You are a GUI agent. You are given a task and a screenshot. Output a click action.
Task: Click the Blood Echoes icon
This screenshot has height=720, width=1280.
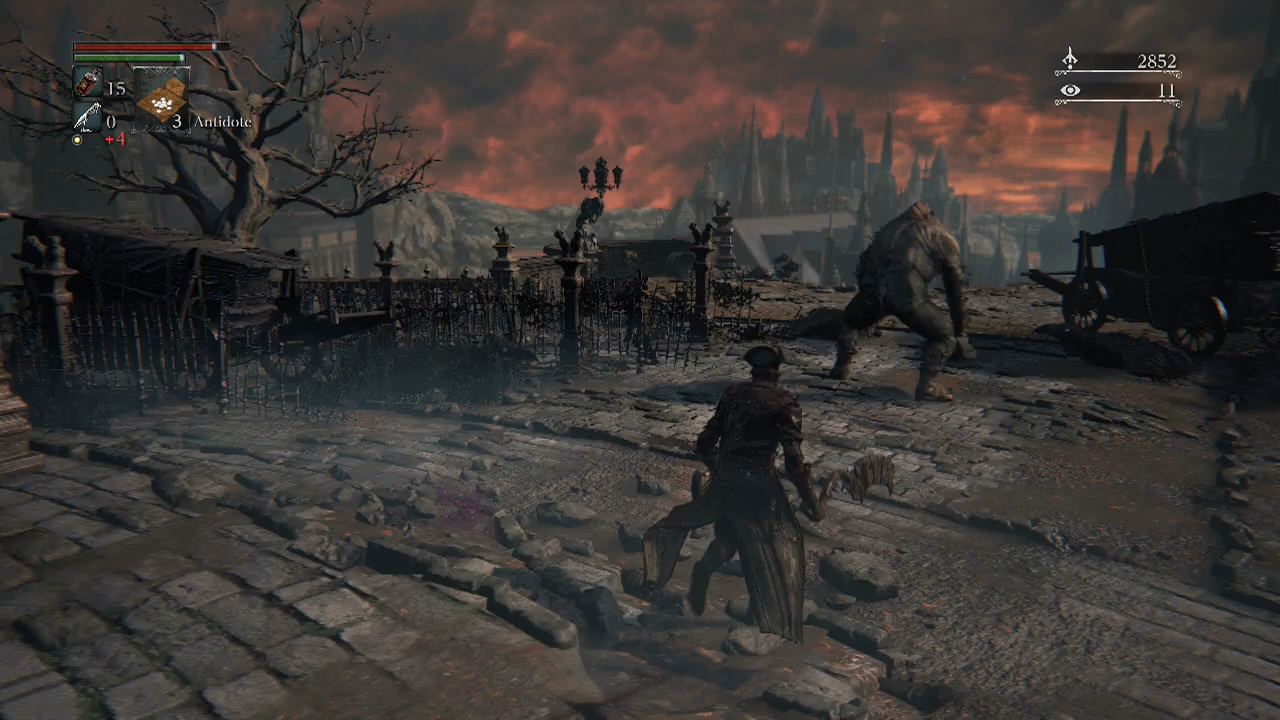(x=1070, y=60)
